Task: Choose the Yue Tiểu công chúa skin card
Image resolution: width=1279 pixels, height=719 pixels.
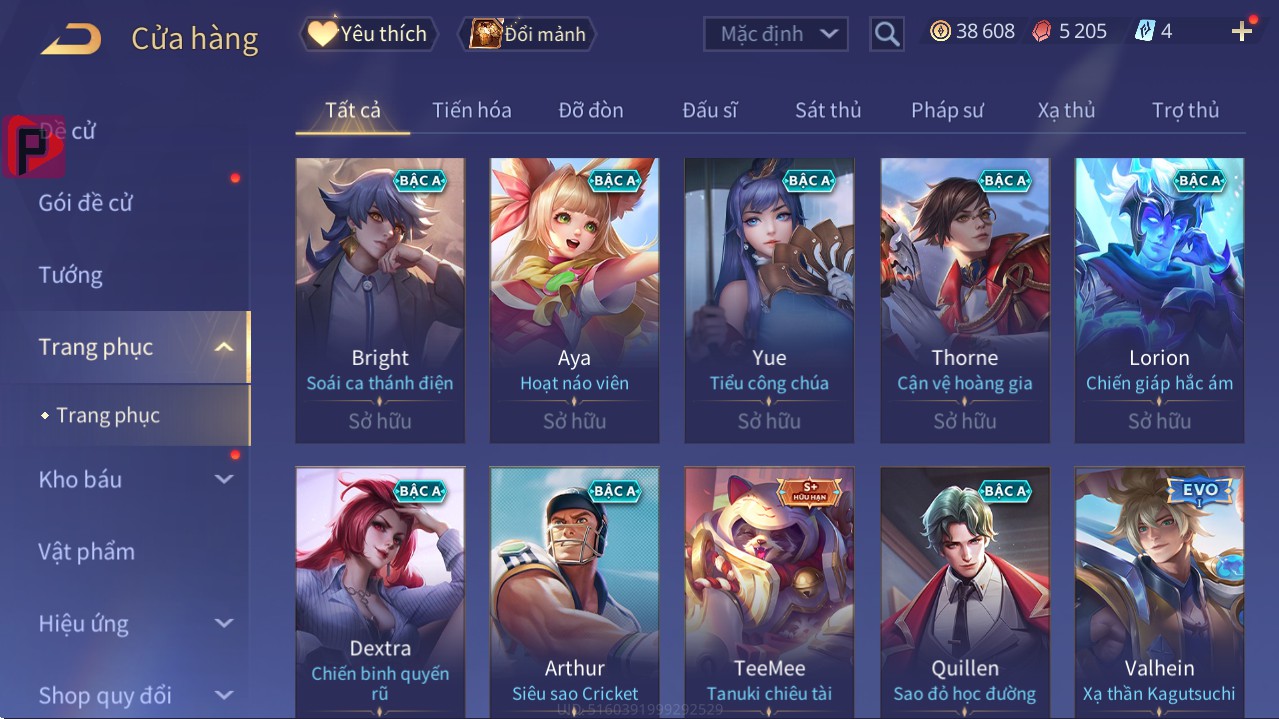Action: point(769,300)
